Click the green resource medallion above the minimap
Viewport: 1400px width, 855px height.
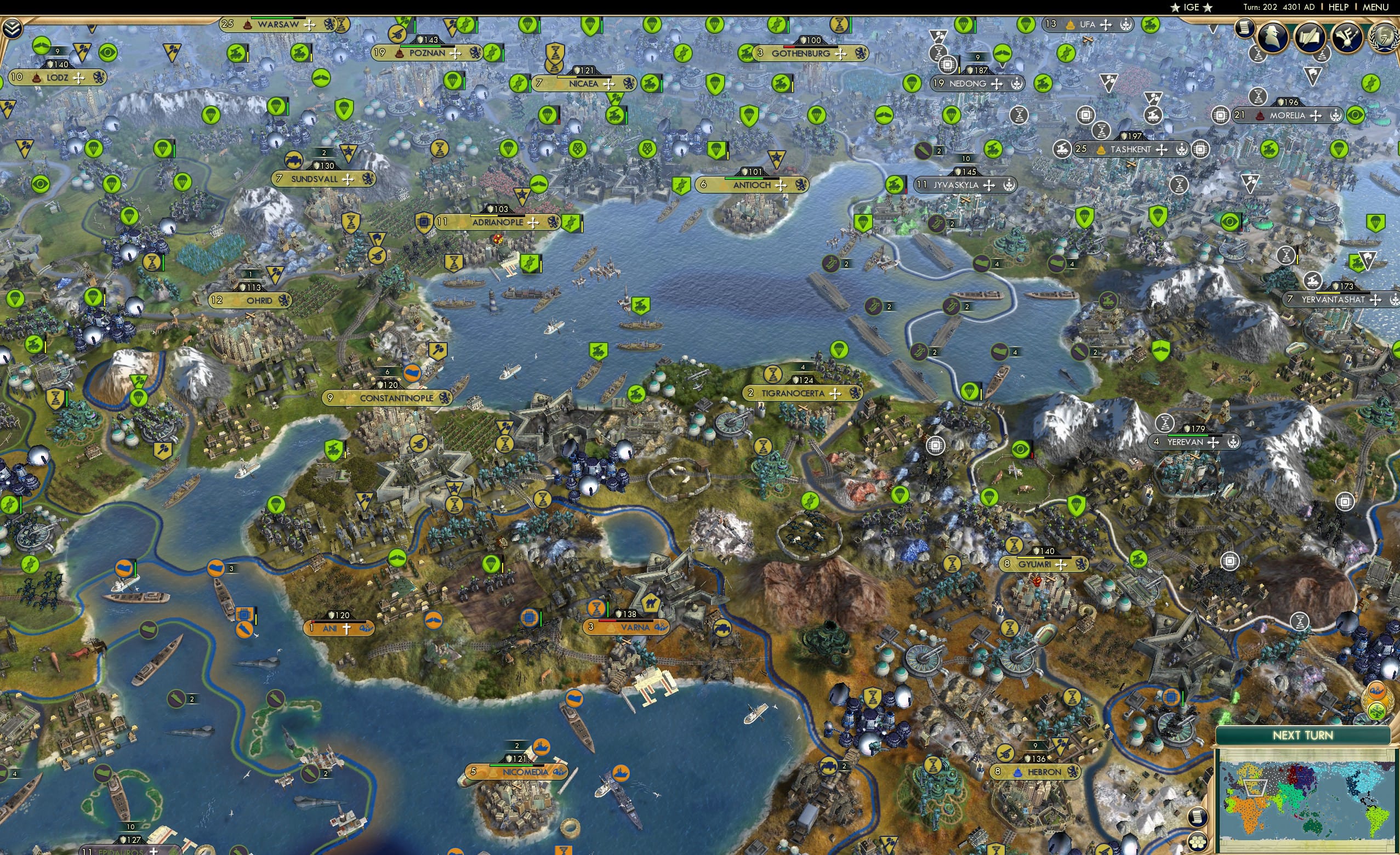(1378, 712)
